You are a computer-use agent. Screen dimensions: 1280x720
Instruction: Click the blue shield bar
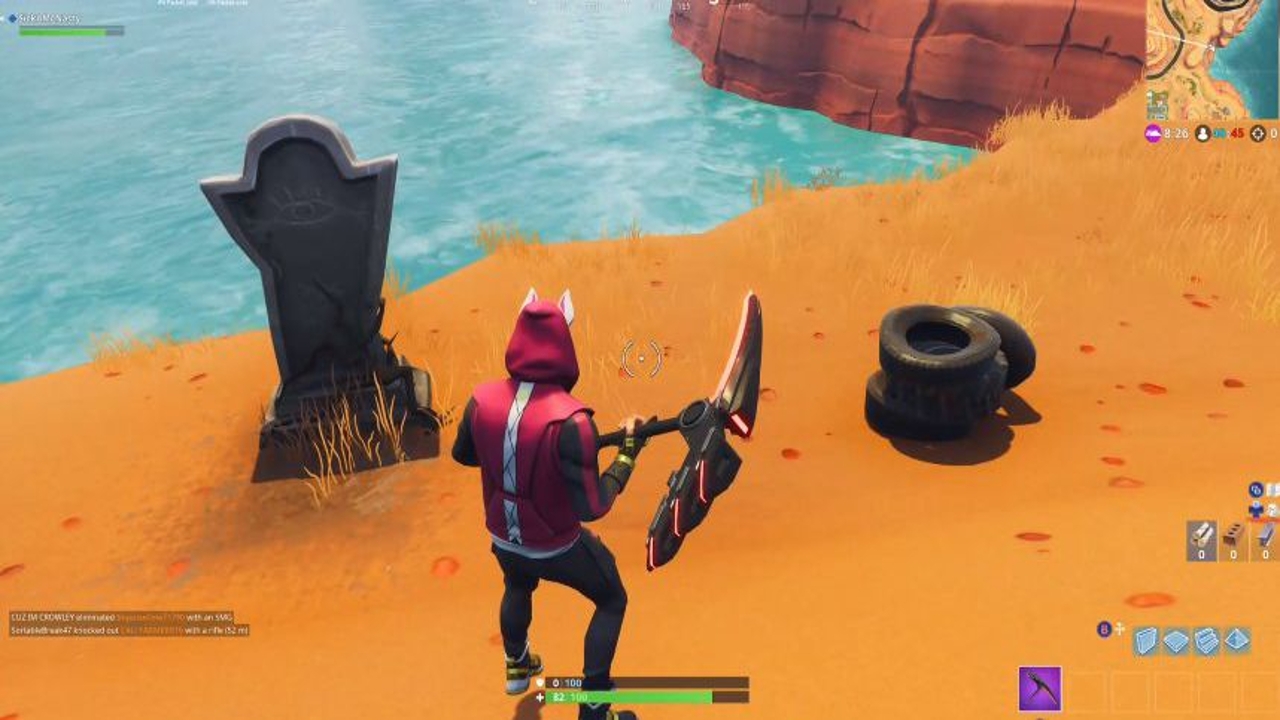pyautogui.click(x=650, y=683)
